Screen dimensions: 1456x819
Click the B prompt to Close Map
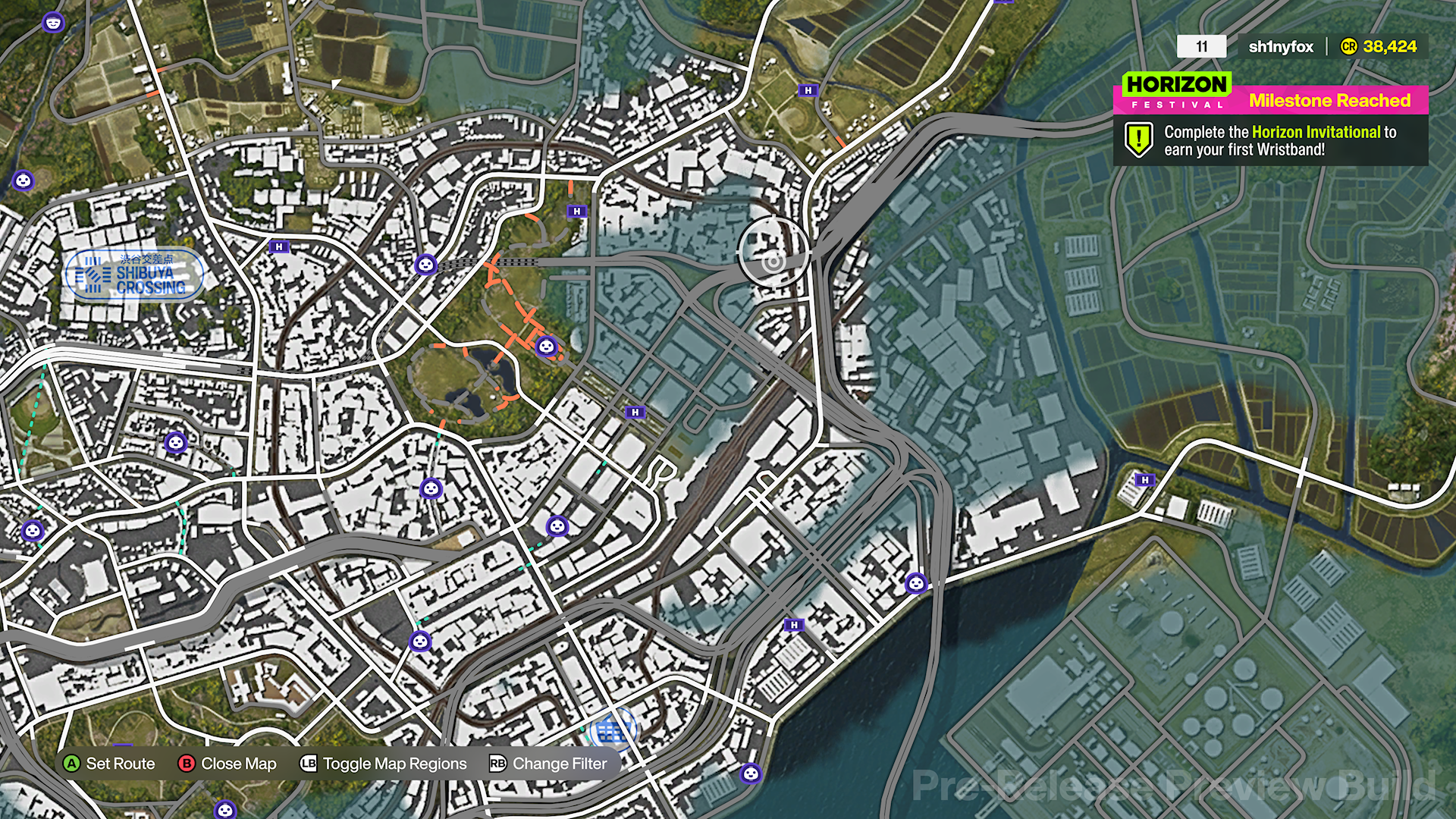click(185, 764)
